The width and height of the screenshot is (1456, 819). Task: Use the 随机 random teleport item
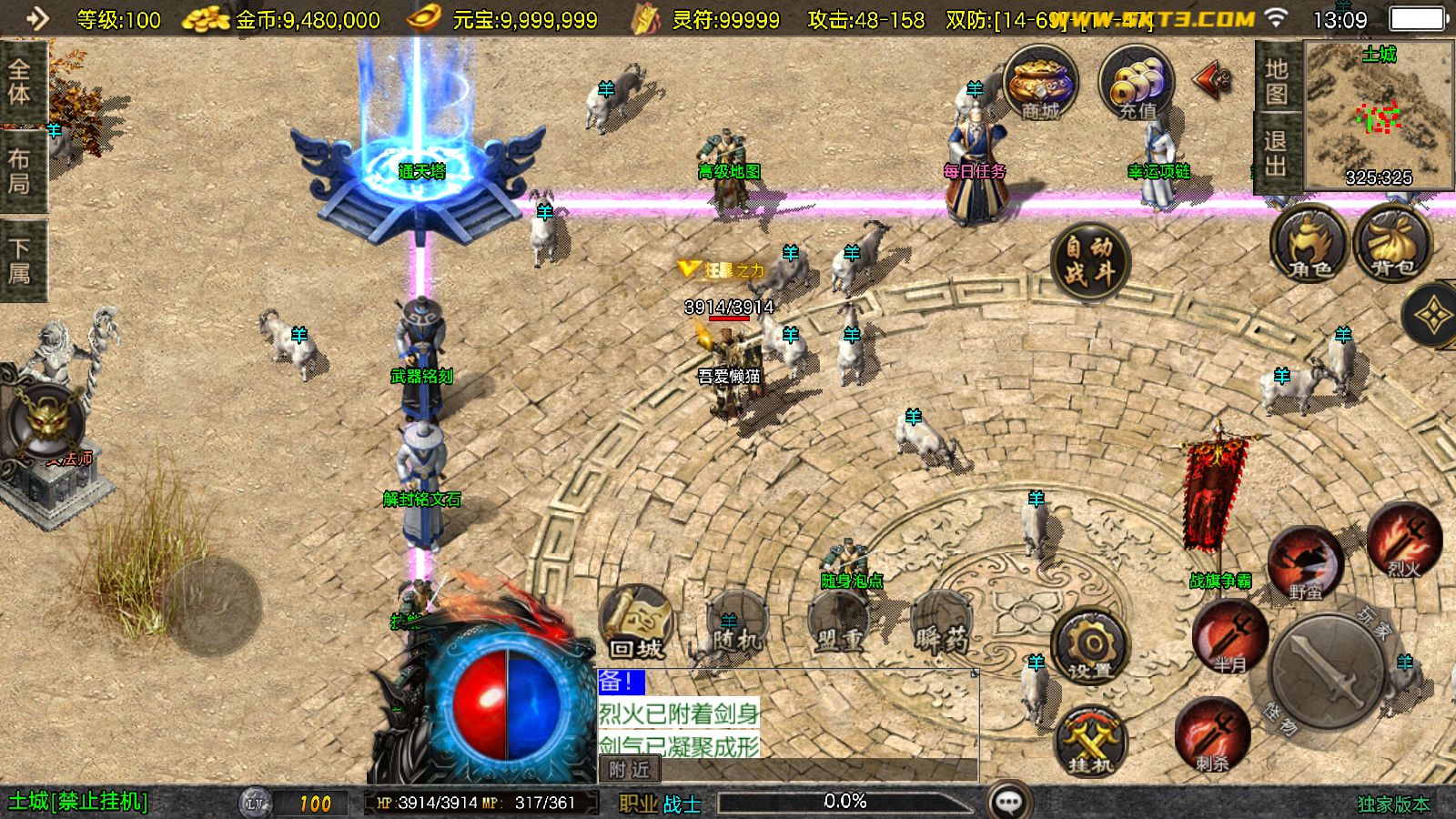tap(736, 626)
